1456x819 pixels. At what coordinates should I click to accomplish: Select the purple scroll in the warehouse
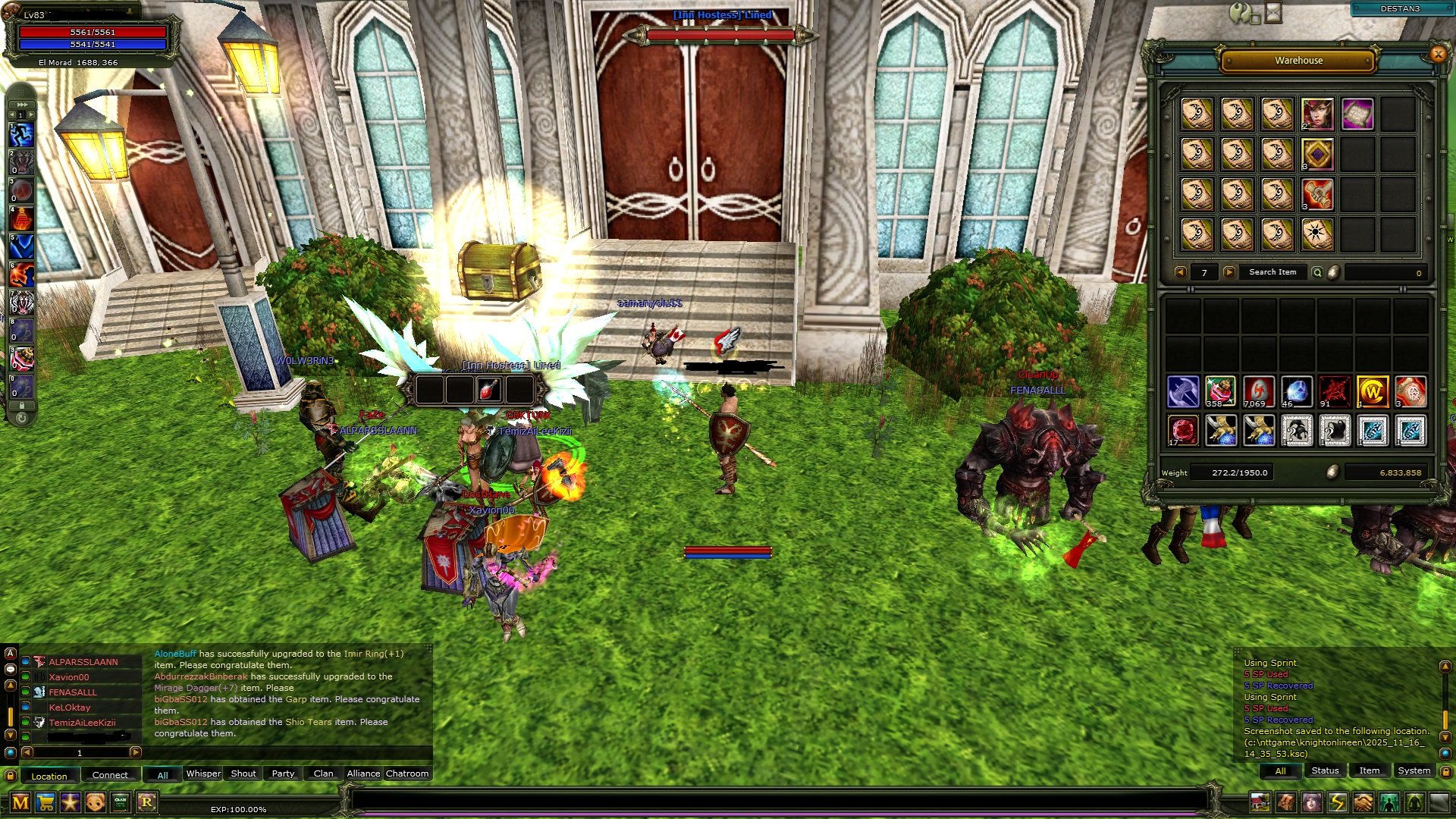tap(1357, 115)
